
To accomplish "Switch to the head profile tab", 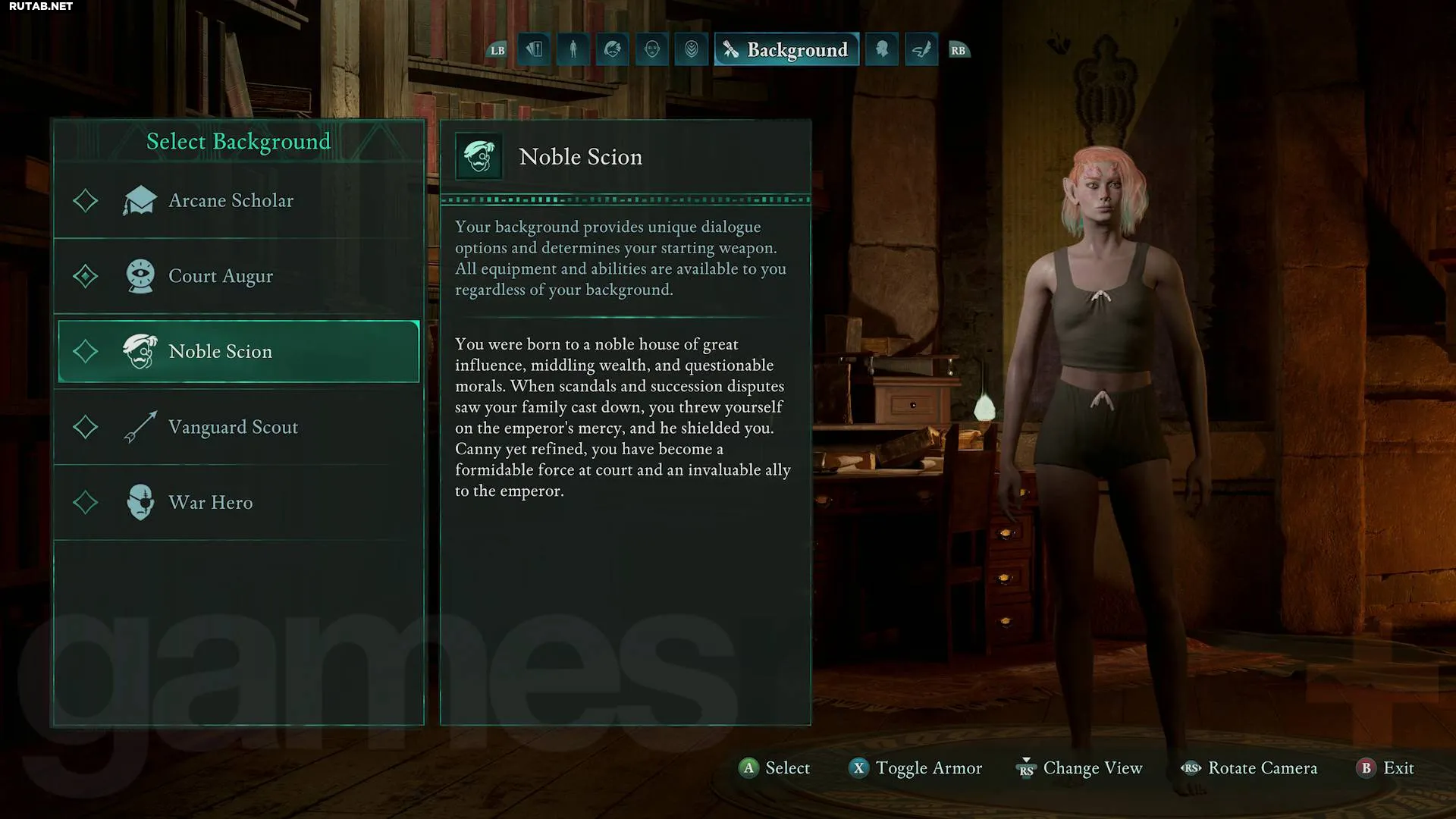I will tap(882, 50).
